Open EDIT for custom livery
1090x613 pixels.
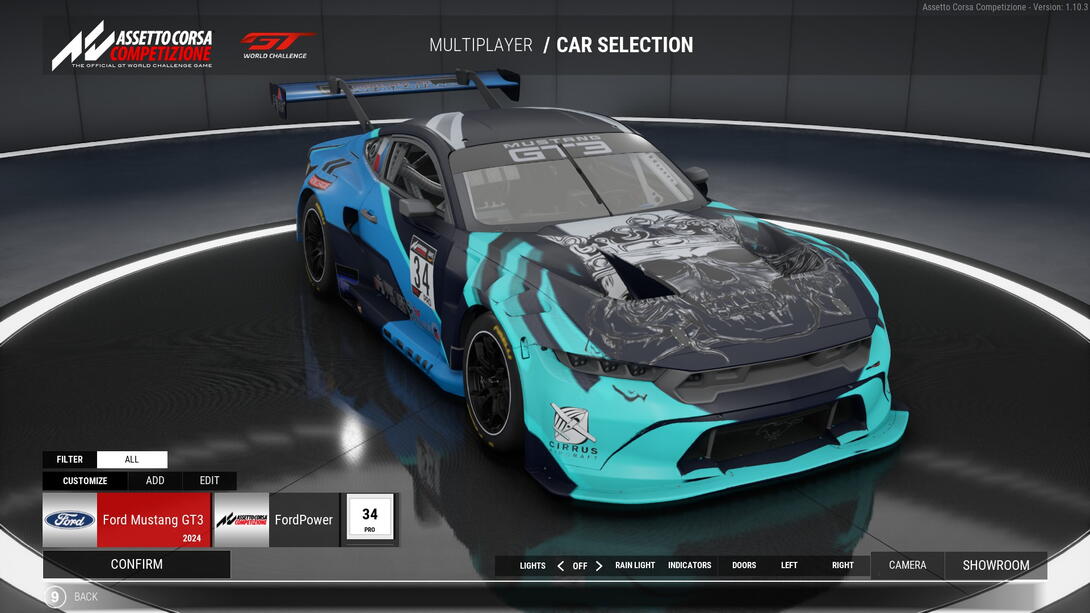[209, 481]
